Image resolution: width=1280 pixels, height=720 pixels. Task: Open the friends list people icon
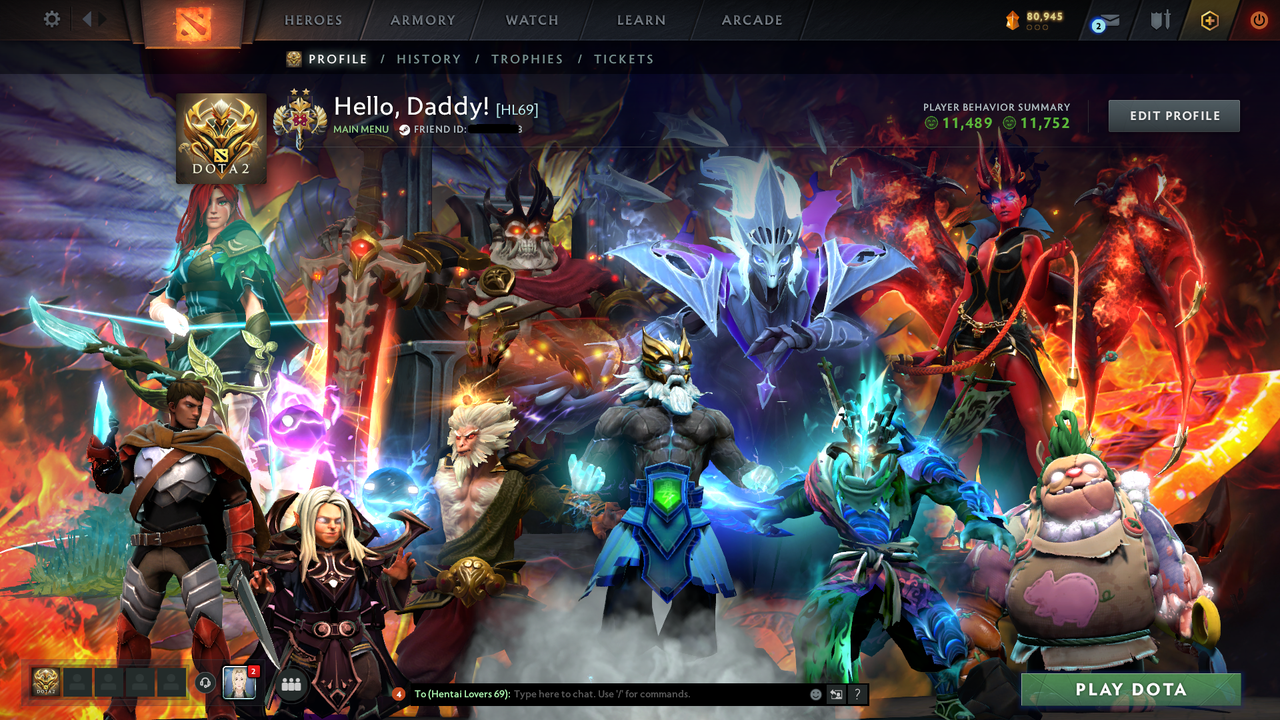tap(290, 684)
